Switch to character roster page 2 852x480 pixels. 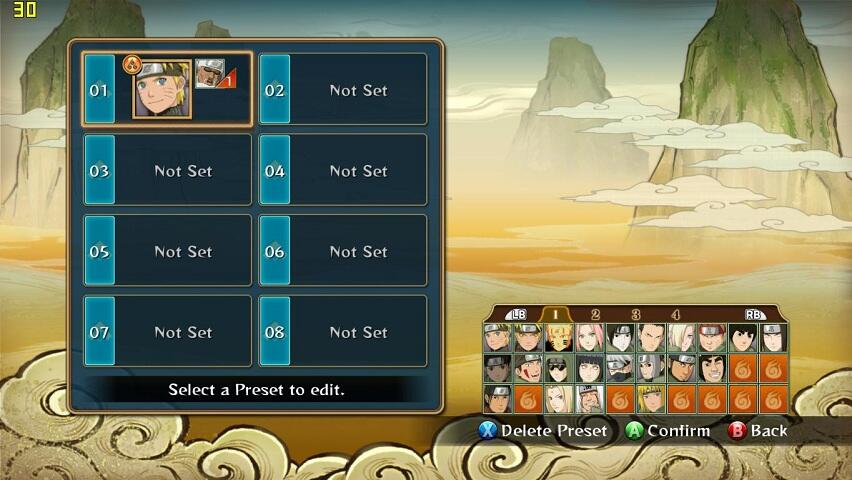(x=595, y=315)
